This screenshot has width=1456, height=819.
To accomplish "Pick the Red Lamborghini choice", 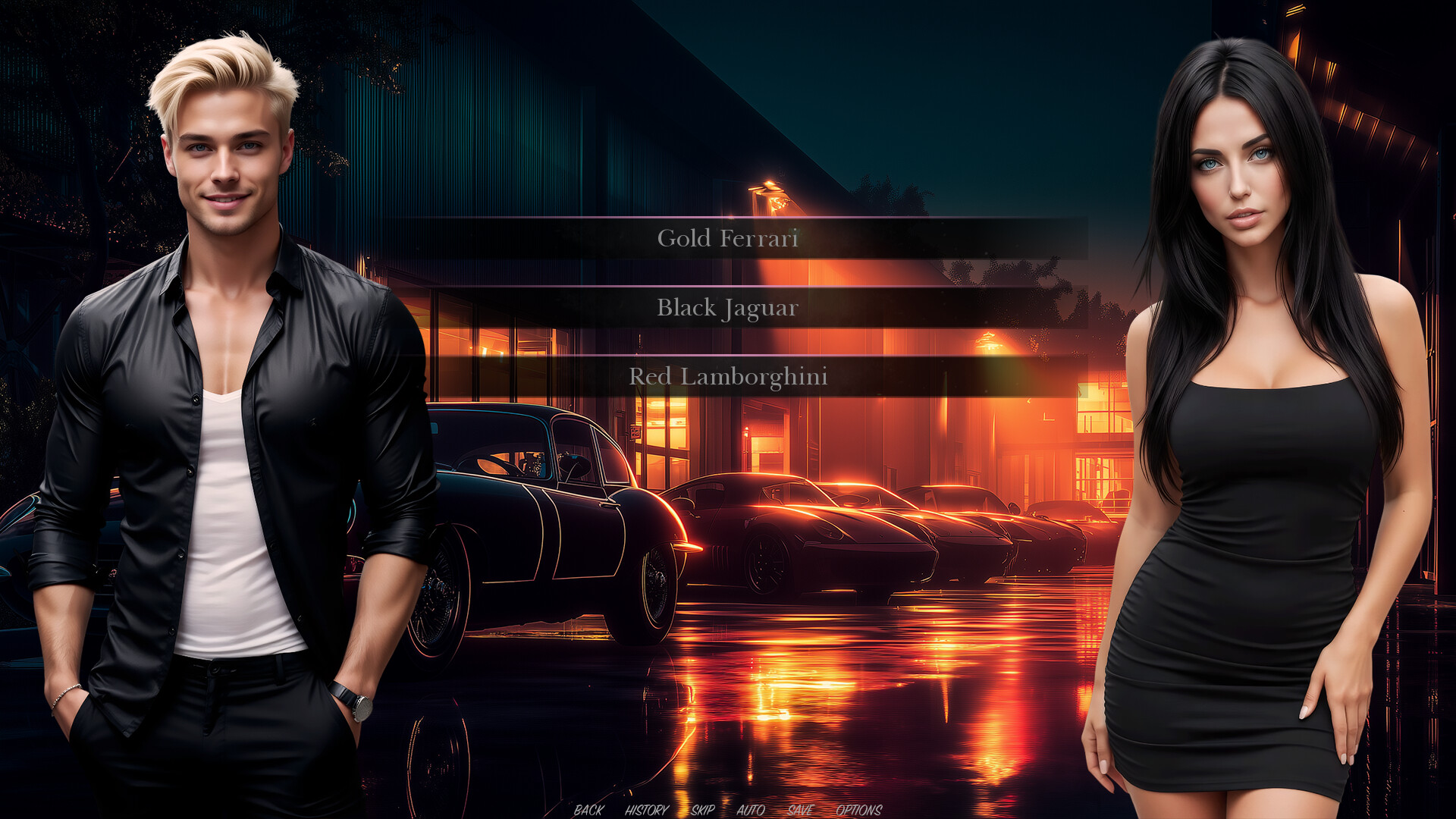I will coord(728,373).
